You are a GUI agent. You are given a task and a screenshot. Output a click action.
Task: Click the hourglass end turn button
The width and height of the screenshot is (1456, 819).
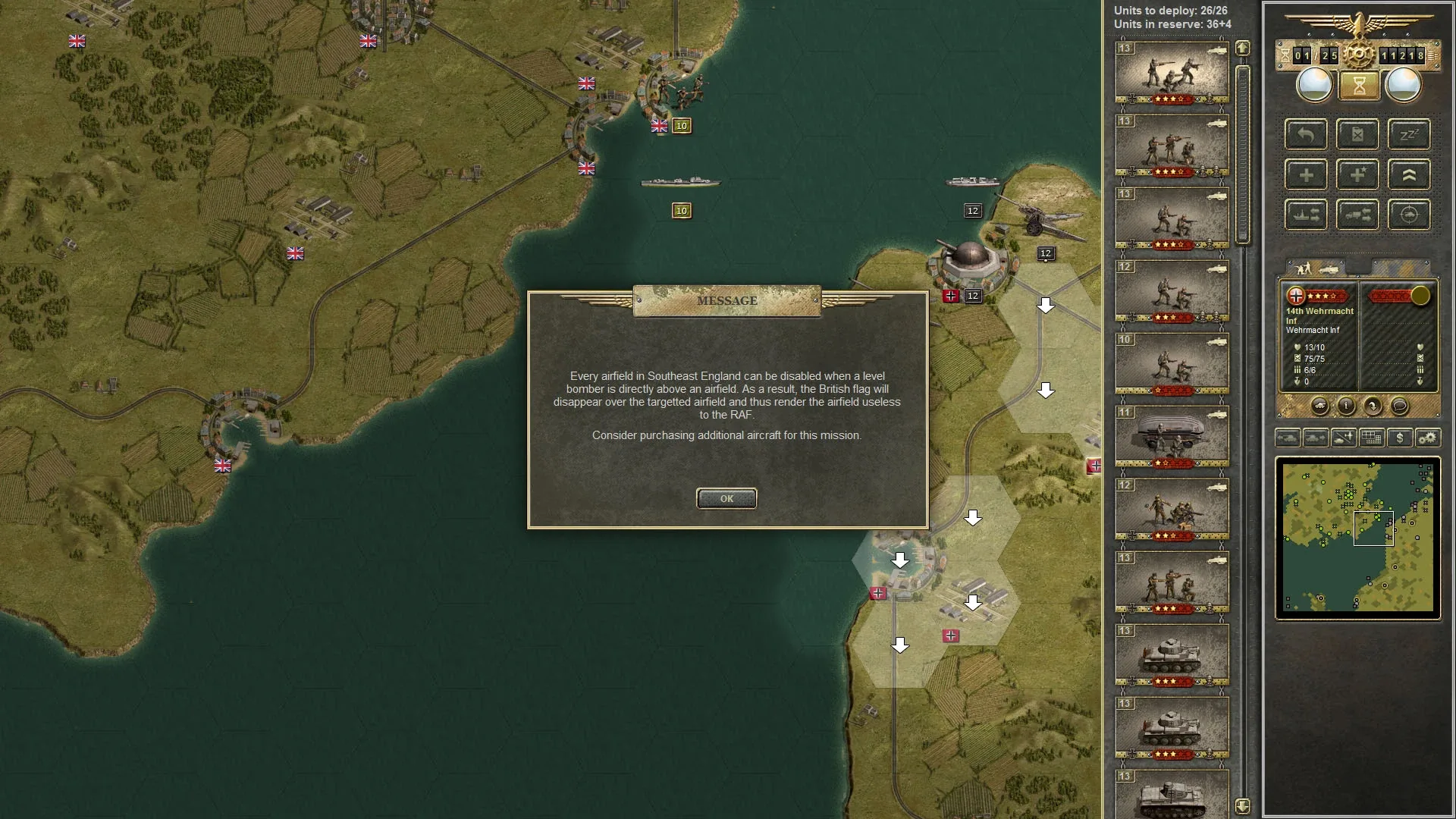[x=1358, y=86]
